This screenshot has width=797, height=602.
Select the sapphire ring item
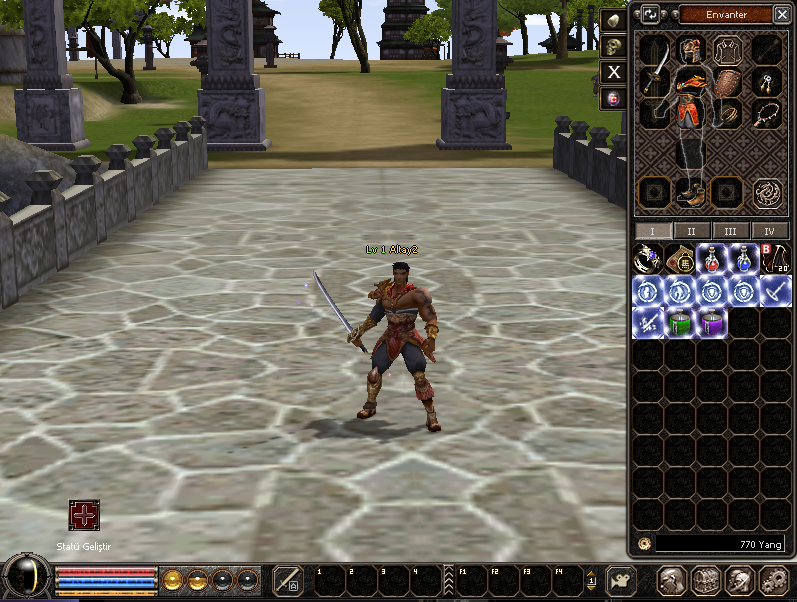(x=648, y=260)
